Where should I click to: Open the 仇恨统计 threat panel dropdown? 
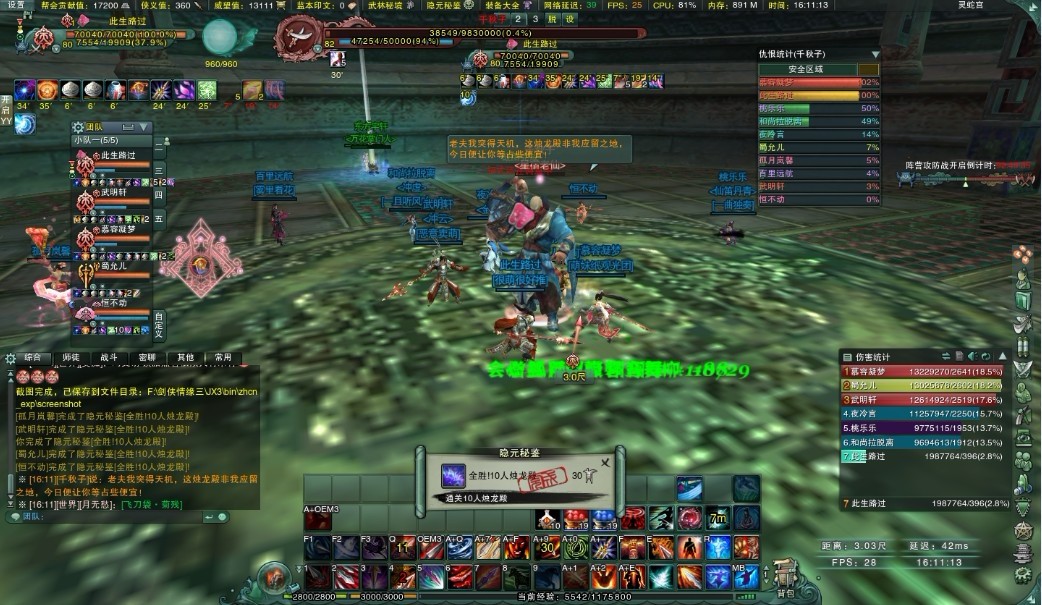(875, 54)
